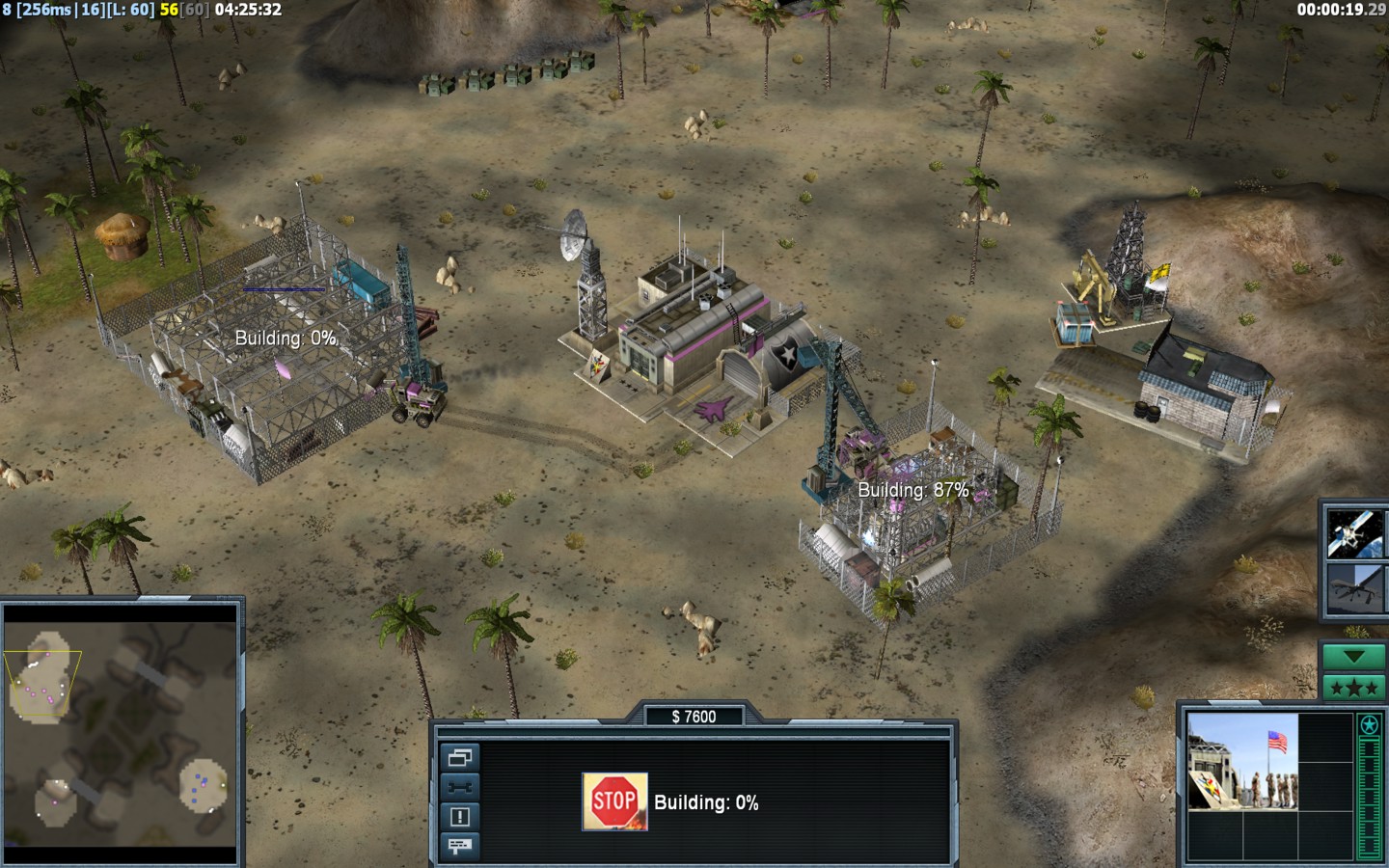Open the three-star Generals powers menu
This screenshot has width=1389, height=868.
click(1353, 688)
